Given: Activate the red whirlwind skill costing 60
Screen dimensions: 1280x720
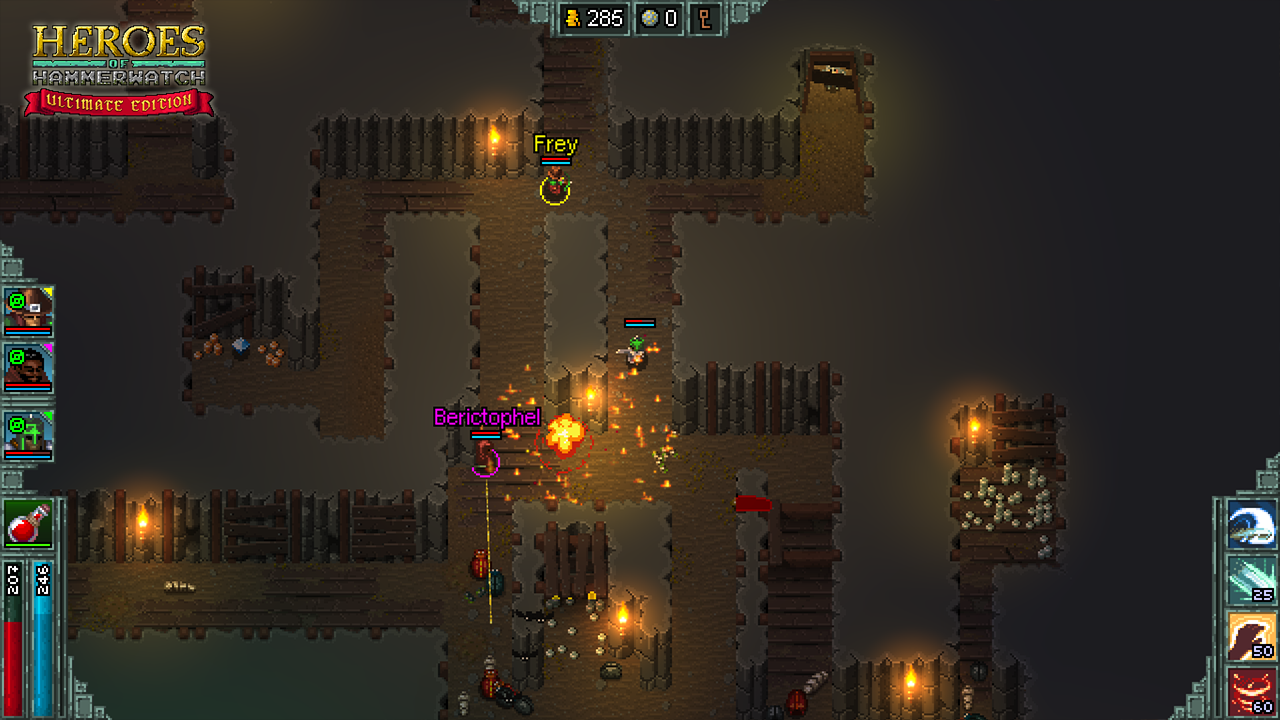Looking at the screenshot, I should coord(1251,692).
